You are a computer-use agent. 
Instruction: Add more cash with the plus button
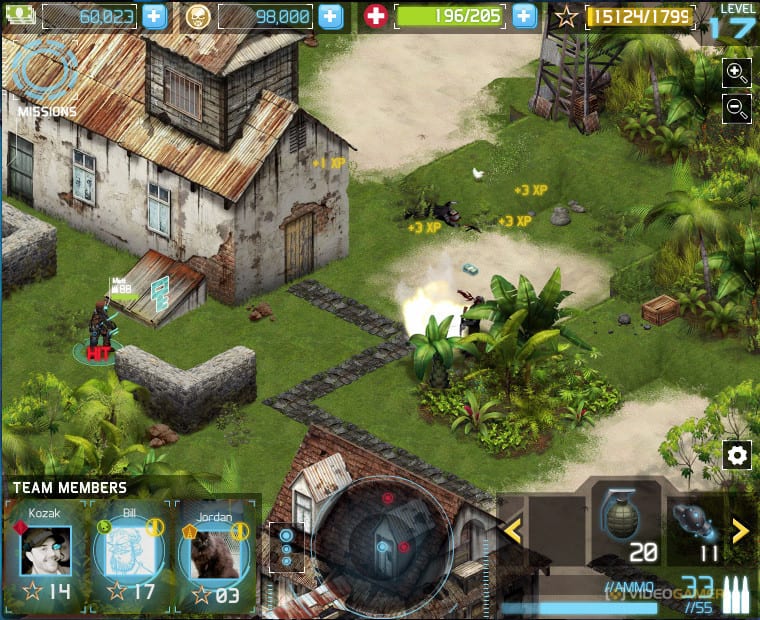(154, 16)
